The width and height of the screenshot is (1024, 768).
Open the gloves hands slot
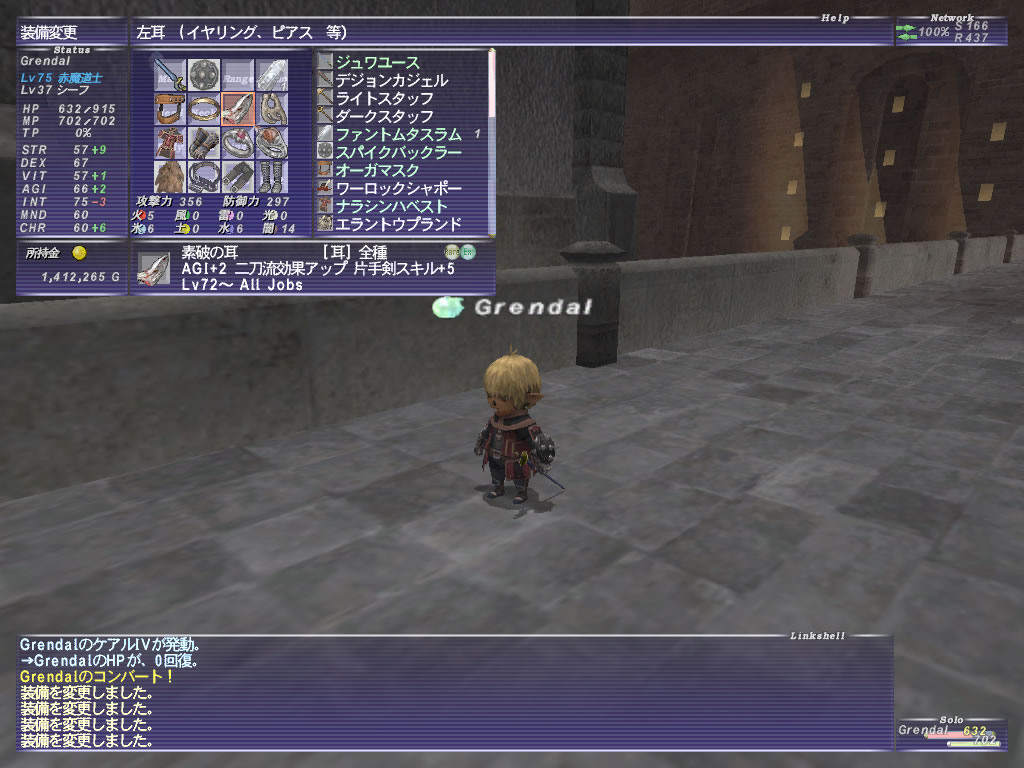coord(204,142)
